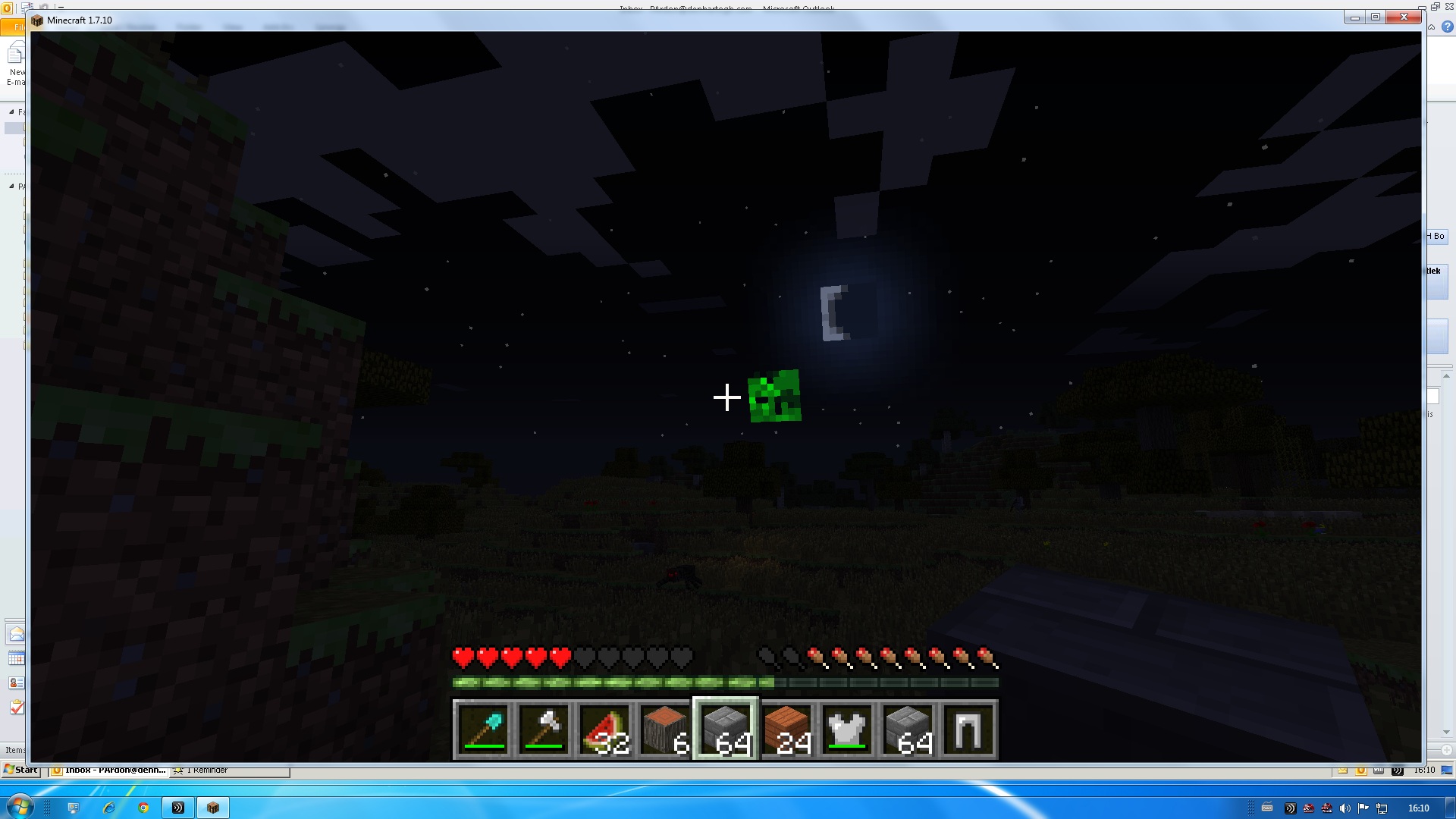
Task: Select the iron leggings hotbar slot
Action: tap(969, 726)
